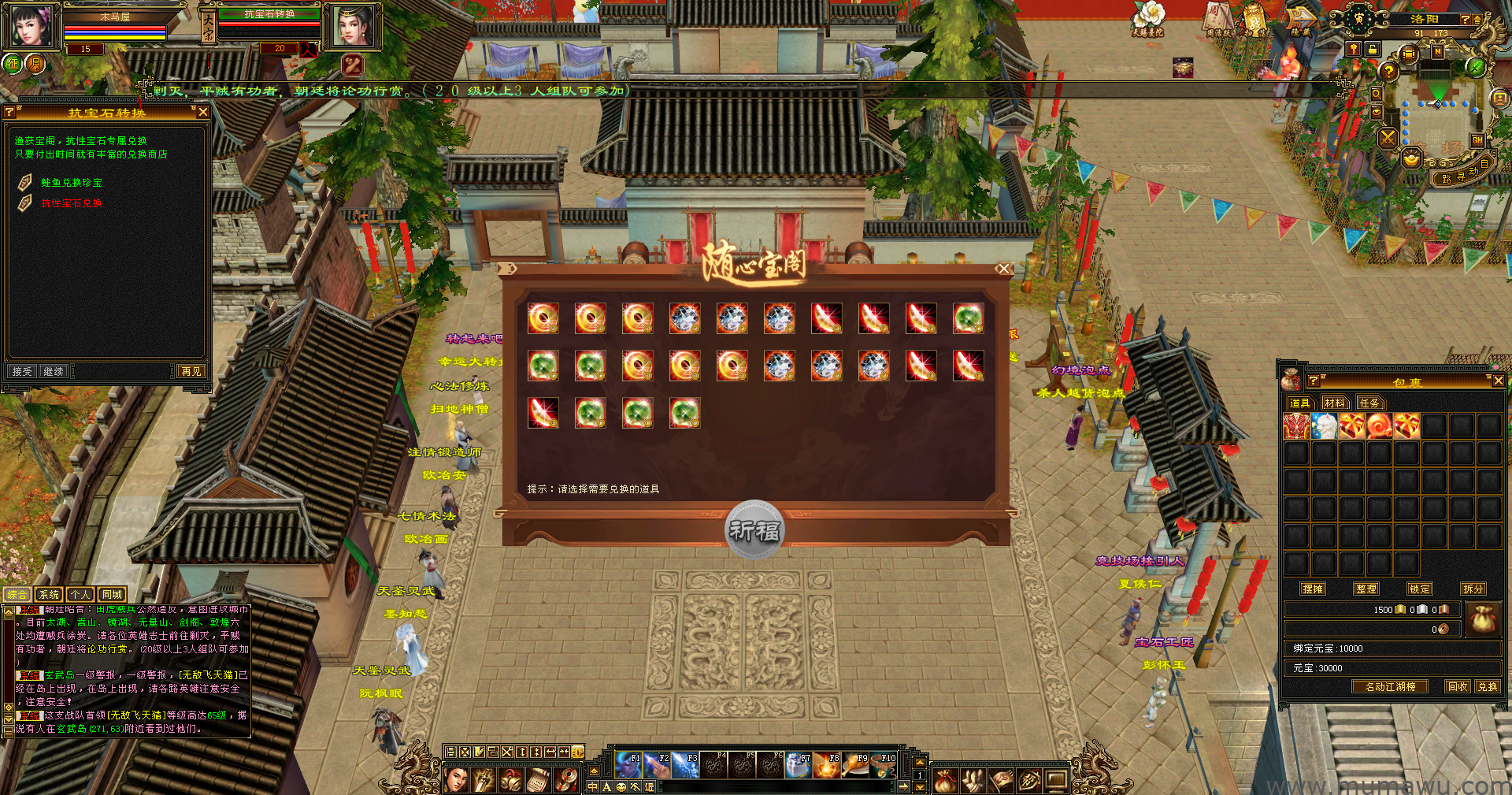This screenshot has height=795, width=1512.
Task: Close the 随心宝阁 exchange window
Action: point(1003,269)
